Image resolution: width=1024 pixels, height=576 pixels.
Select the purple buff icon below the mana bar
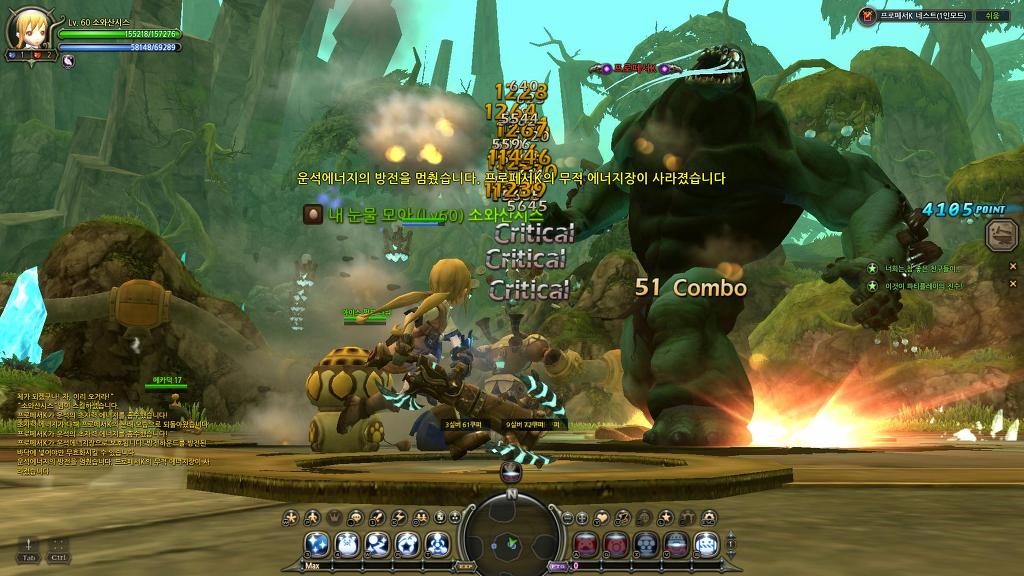68,60
